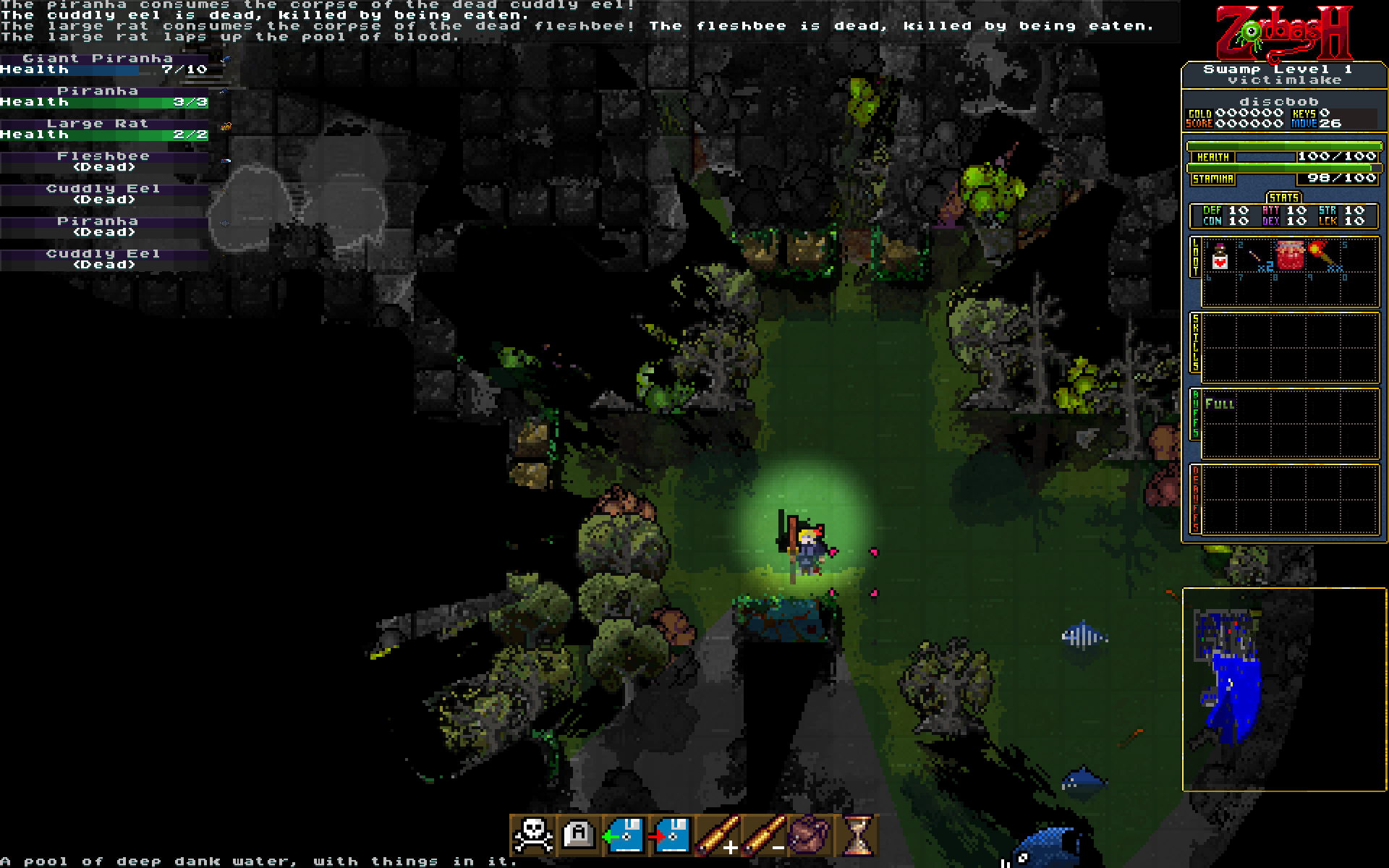Click the yellow Stats label
The width and height of the screenshot is (1389, 868).
point(1283,197)
